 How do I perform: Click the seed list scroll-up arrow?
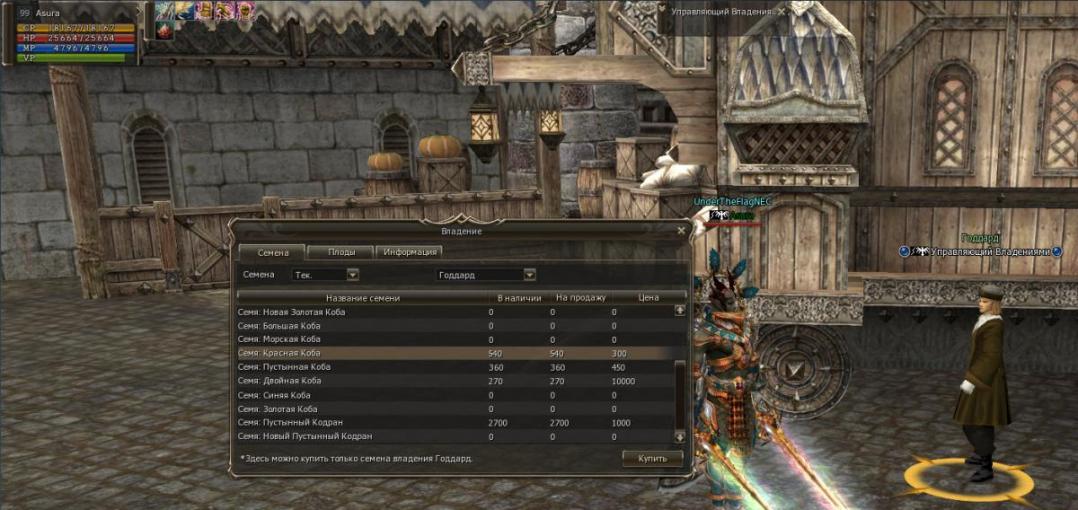pos(680,310)
